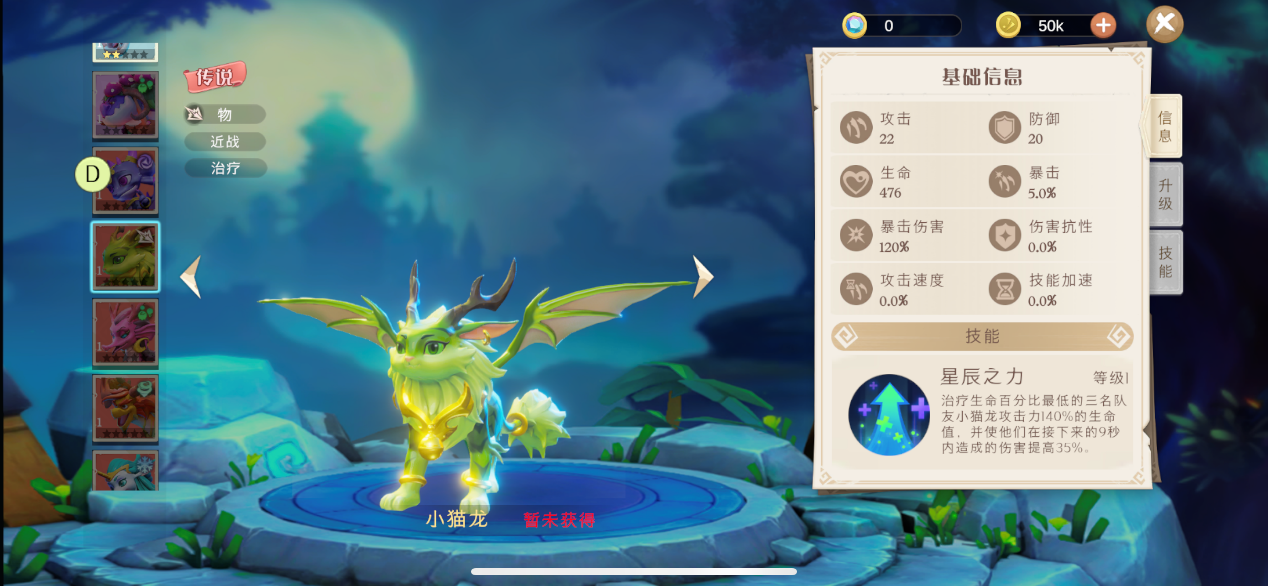
Task: Click the 近战 melee tag
Action: pos(225,142)
